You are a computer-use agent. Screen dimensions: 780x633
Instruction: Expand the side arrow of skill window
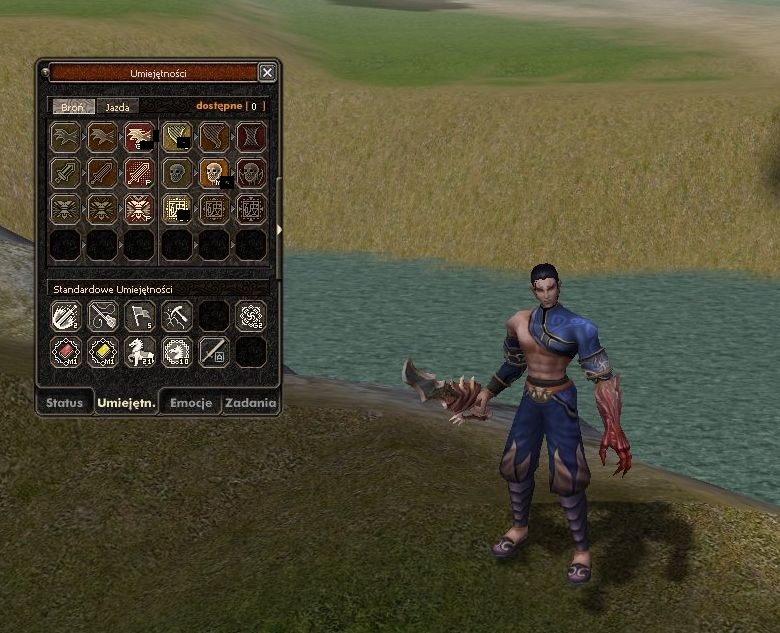click(x=279, y=230)
